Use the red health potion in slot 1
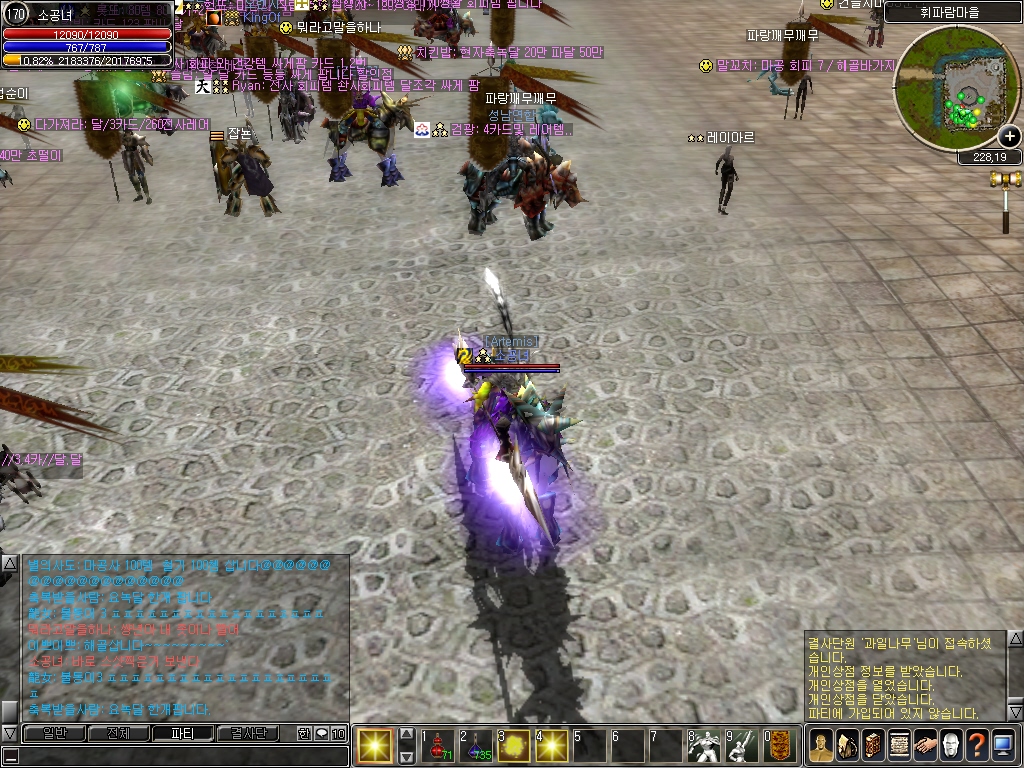Viewport: 1024px width, 768px height. tap(437, 745)
